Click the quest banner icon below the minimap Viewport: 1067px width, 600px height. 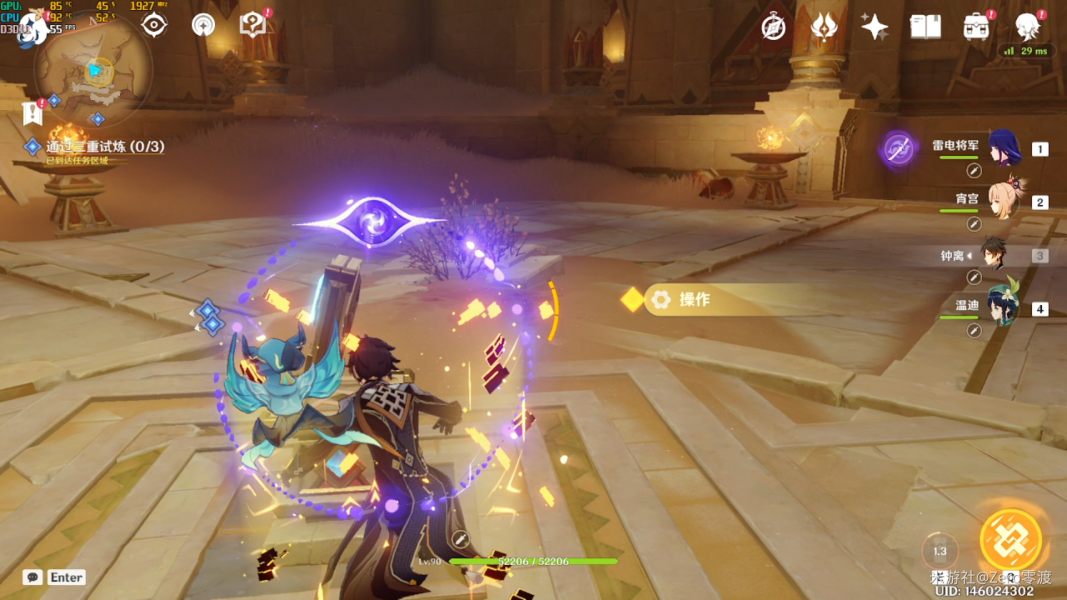[32, 114]
